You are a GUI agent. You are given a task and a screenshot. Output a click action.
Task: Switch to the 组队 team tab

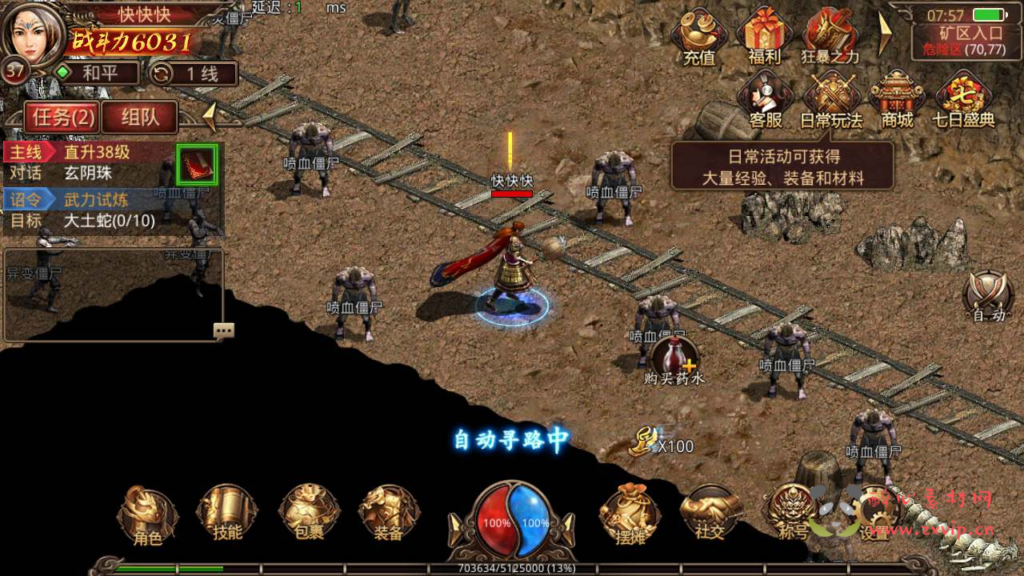(x=140, y=117)
